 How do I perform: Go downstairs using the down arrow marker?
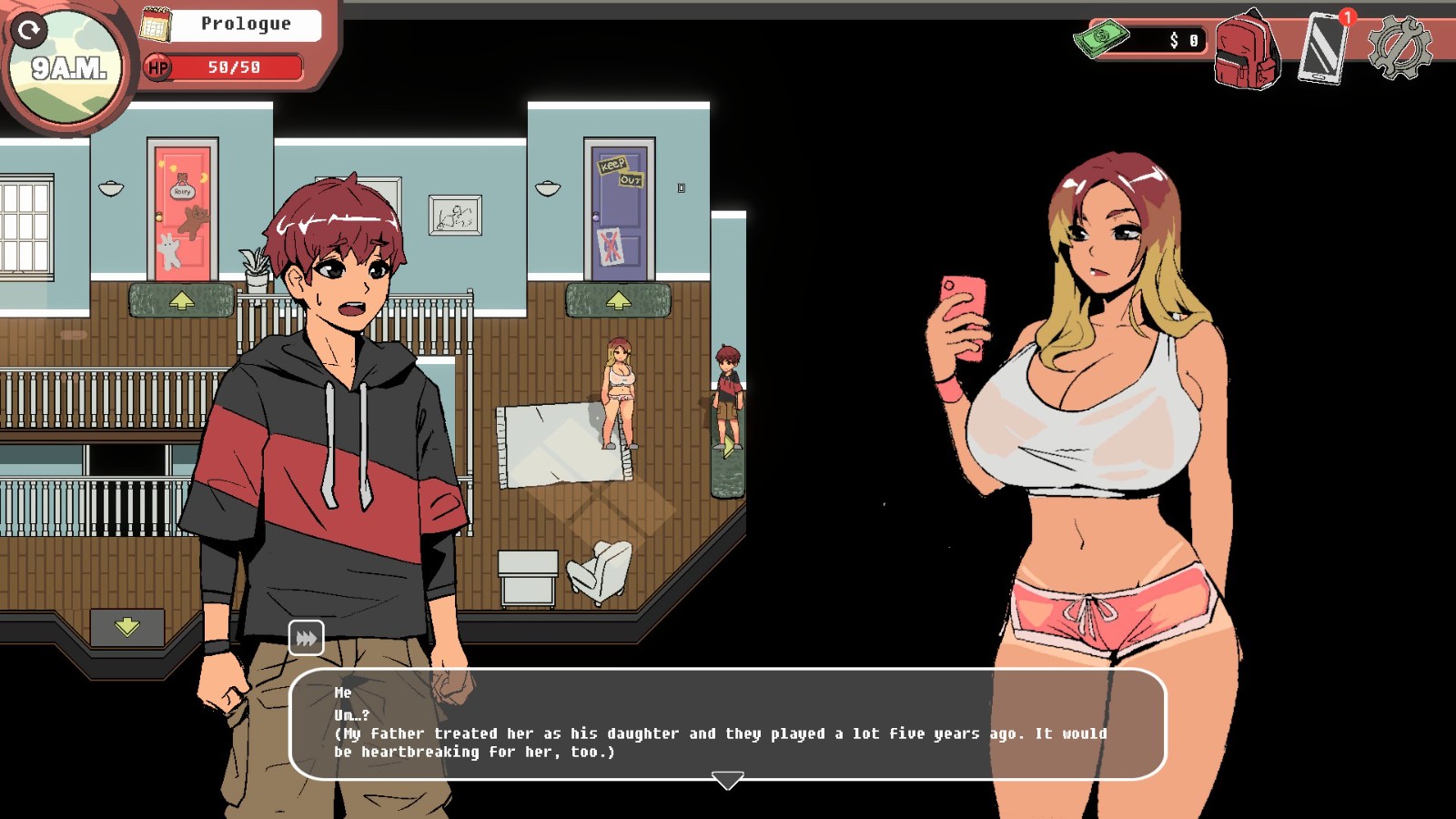(x=127, y=627)
